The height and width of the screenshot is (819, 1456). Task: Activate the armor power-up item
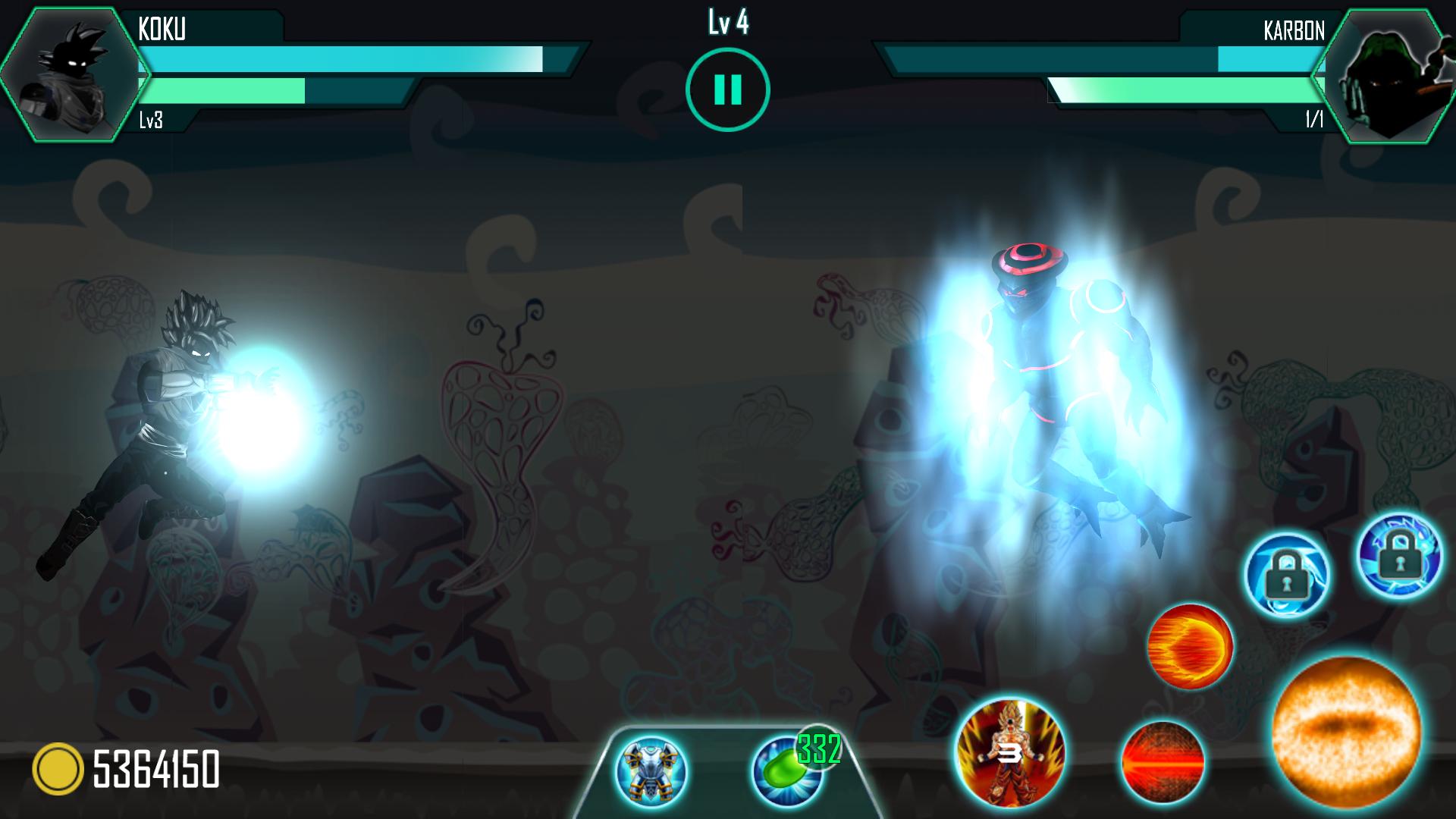tap(651, 771)
